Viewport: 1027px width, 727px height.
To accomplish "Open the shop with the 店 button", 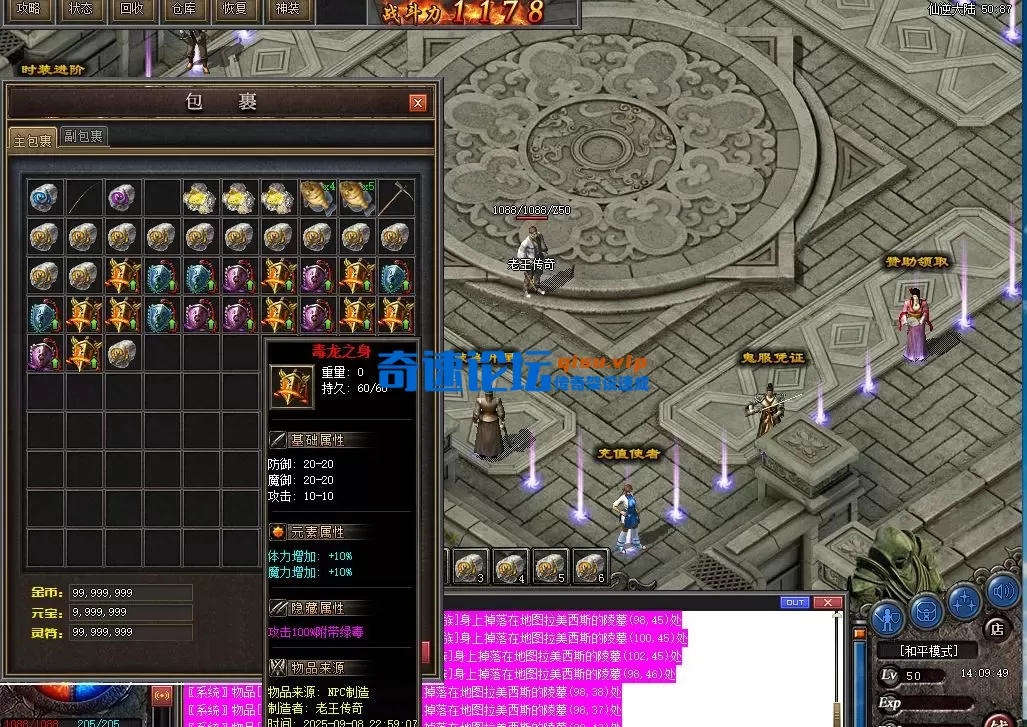I will (x=995, y=629).
